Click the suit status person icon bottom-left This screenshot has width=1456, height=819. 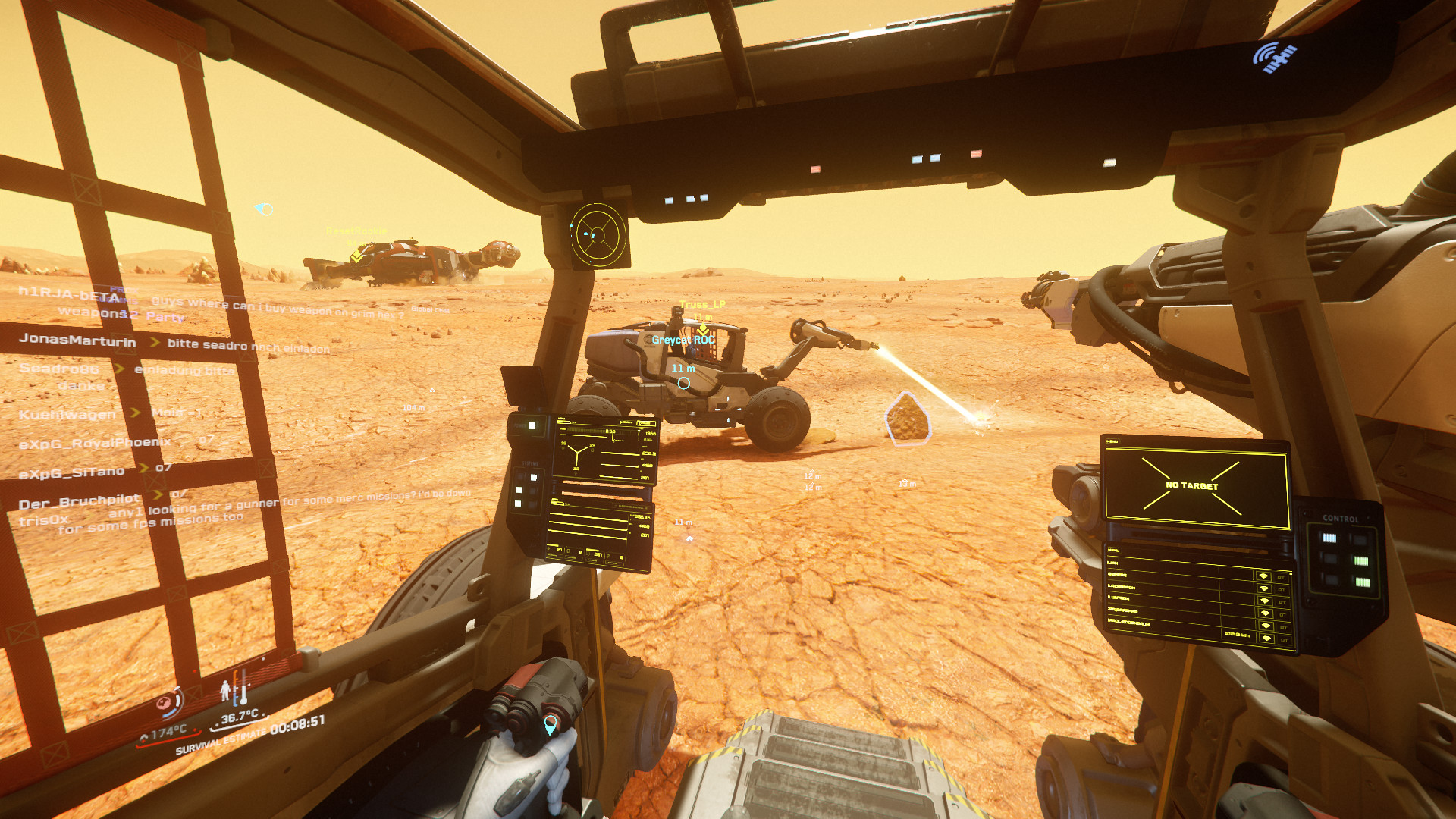click(x=225, y=691)
